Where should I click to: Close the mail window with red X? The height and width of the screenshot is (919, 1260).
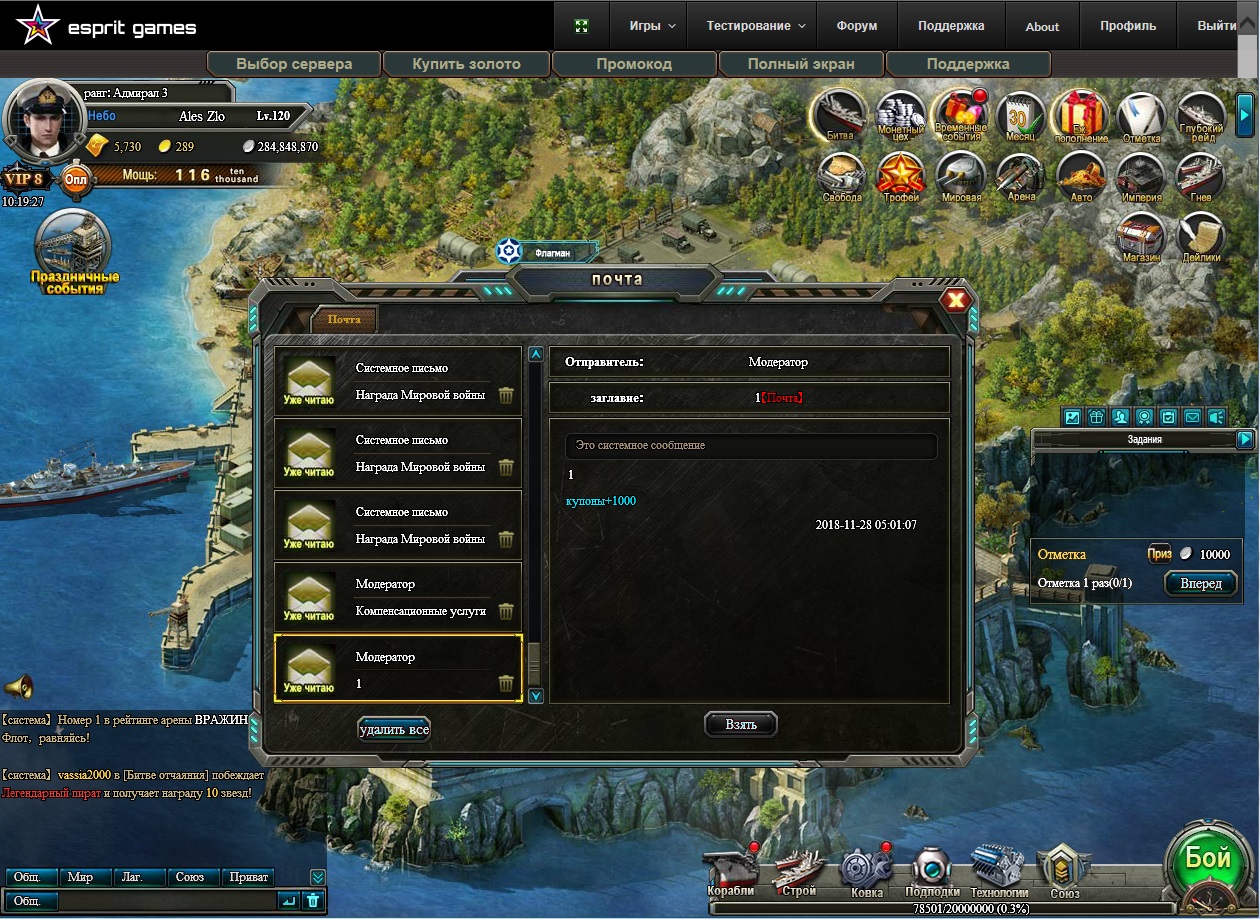click(956, 300)
